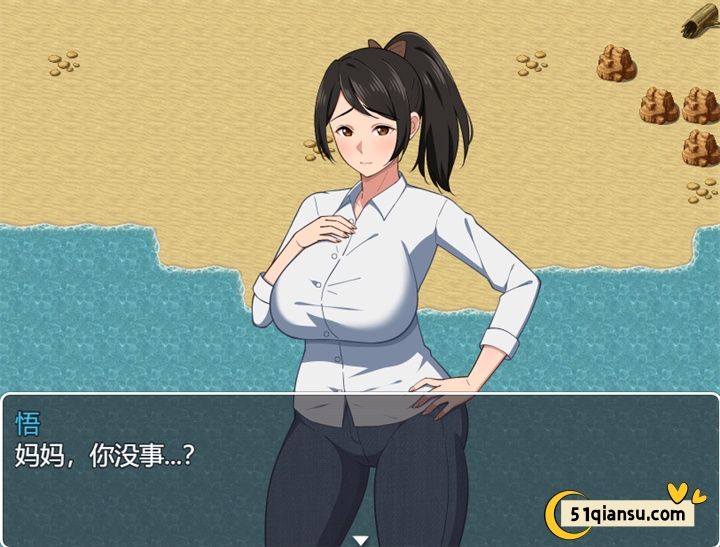Click the white dialogue continue arrow
Screen dimensions: 720x547
360,540
